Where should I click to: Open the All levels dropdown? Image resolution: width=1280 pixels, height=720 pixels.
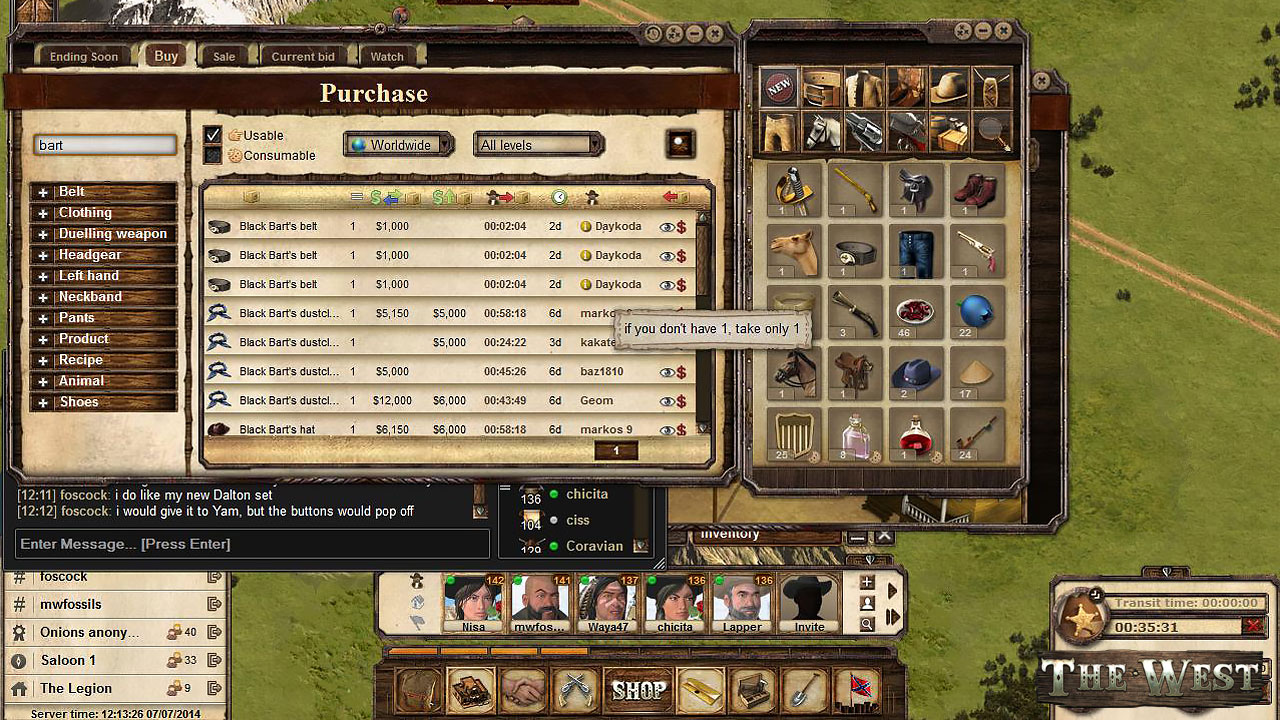point(539,145)
